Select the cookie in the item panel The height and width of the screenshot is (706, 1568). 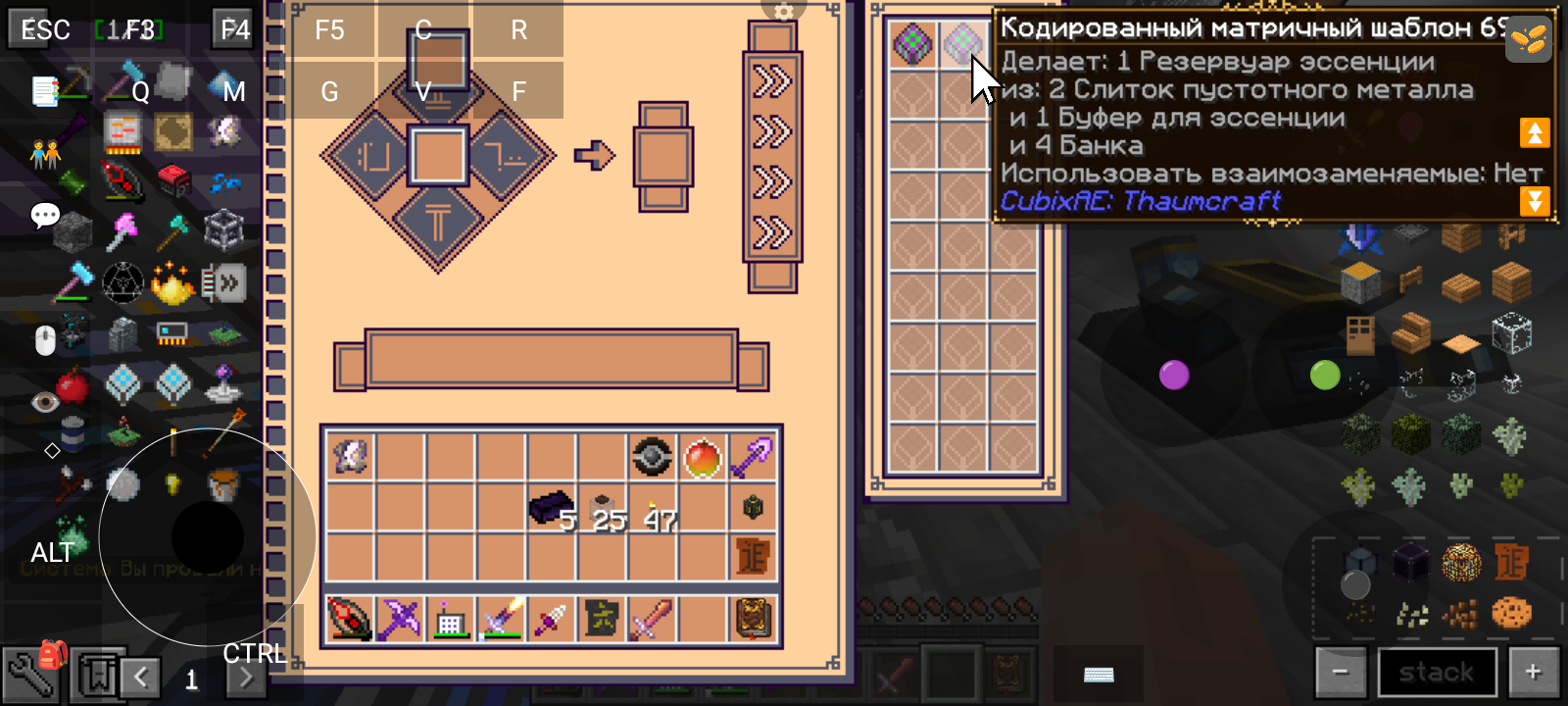(x=1511, y=613)
